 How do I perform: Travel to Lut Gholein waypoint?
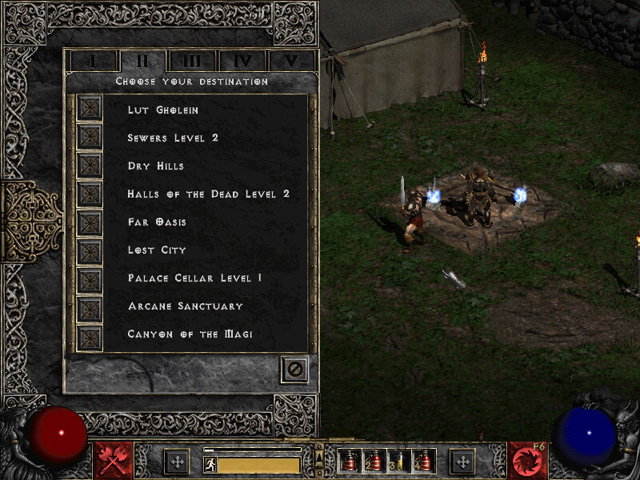pyautogui.click(x=90, y=109)
